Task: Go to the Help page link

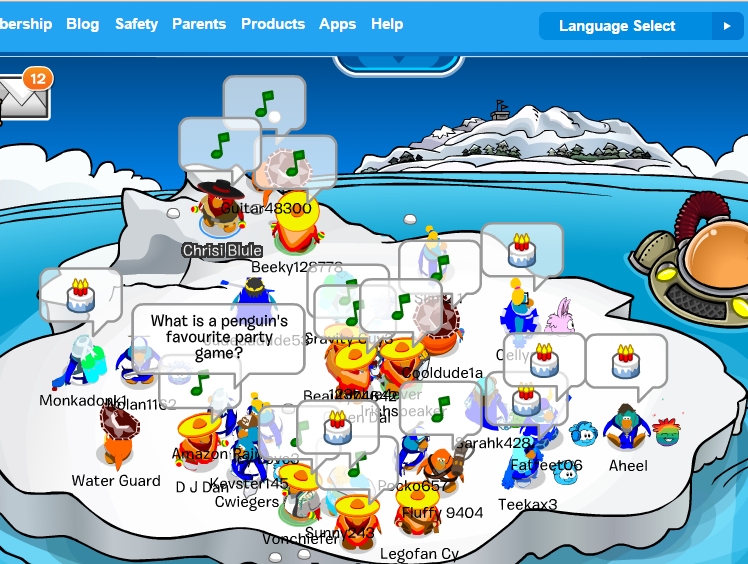Action: [x=387, y=24]
